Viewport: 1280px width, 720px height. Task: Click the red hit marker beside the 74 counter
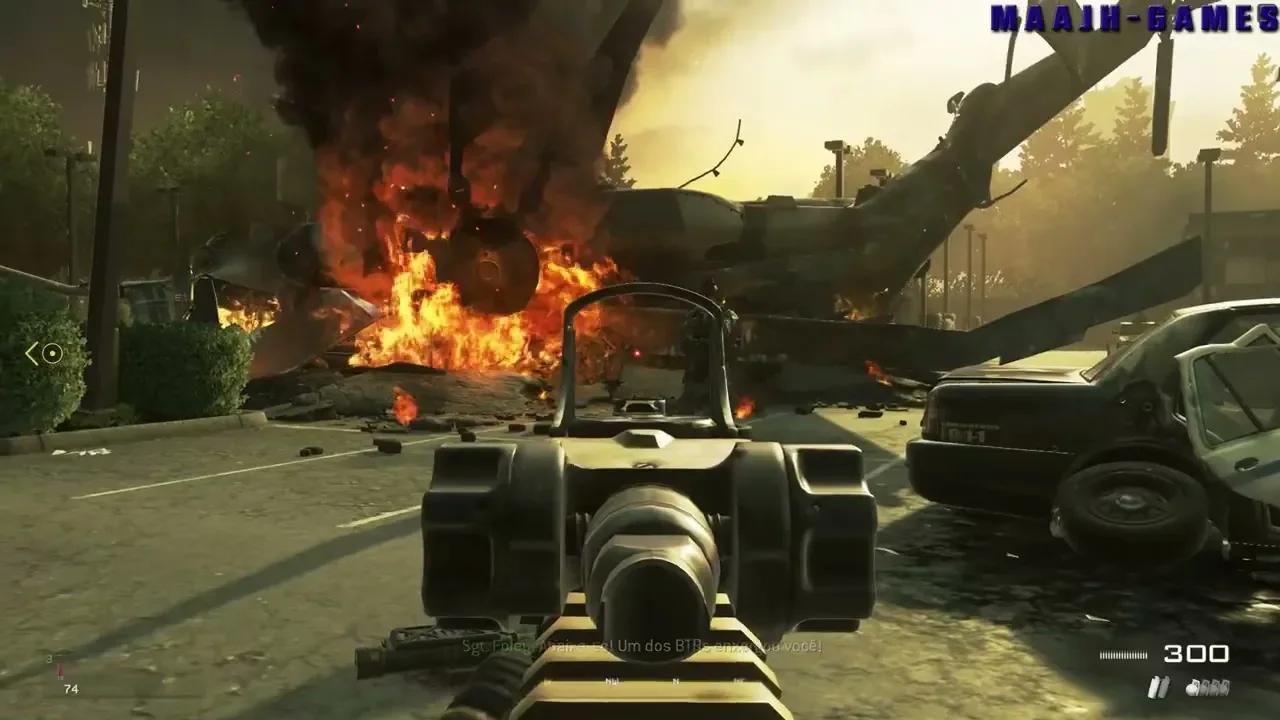tap(60, 670)
